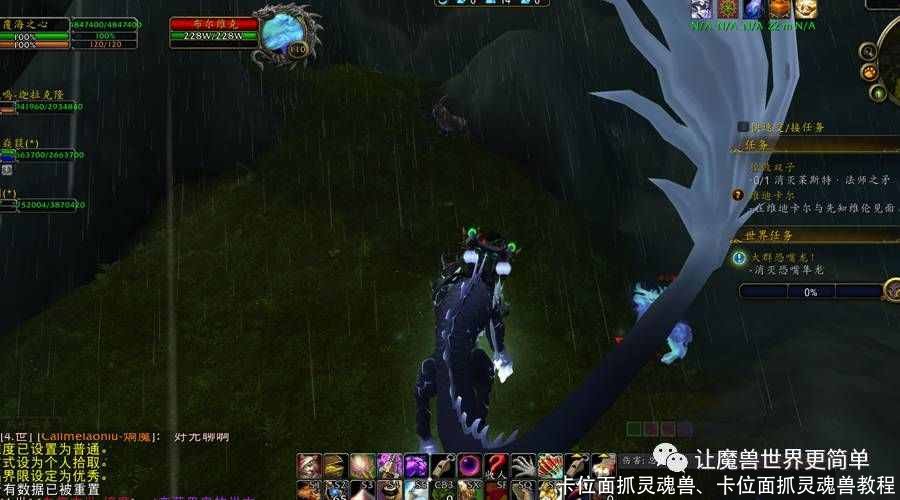Click the paw print button beside the minimap
Image resolution: width=900 pixels, height=500 pixels.
pyautogui.click(x=871, y=72)
